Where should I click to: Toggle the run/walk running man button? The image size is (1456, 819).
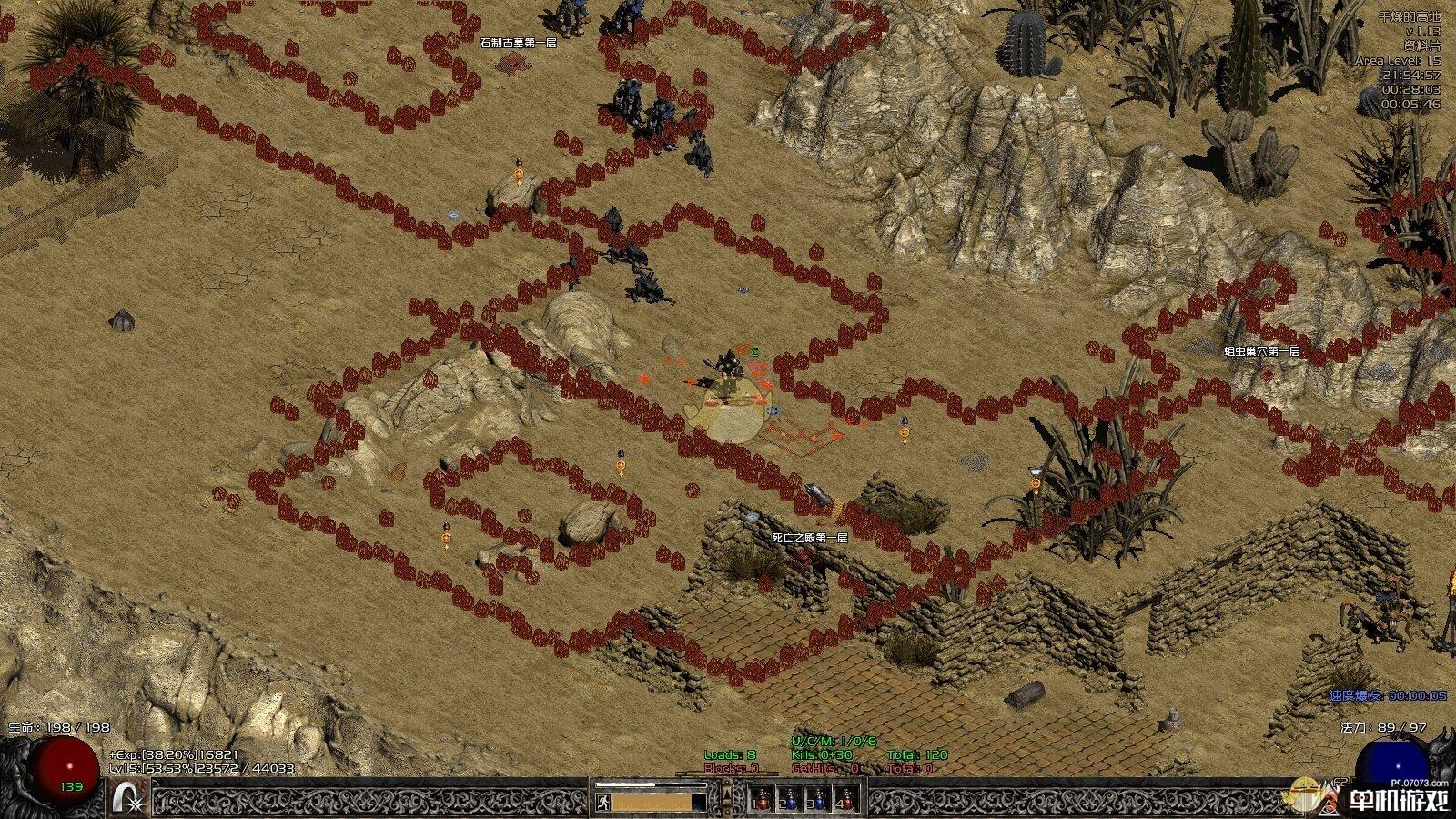tap(602, 802)
